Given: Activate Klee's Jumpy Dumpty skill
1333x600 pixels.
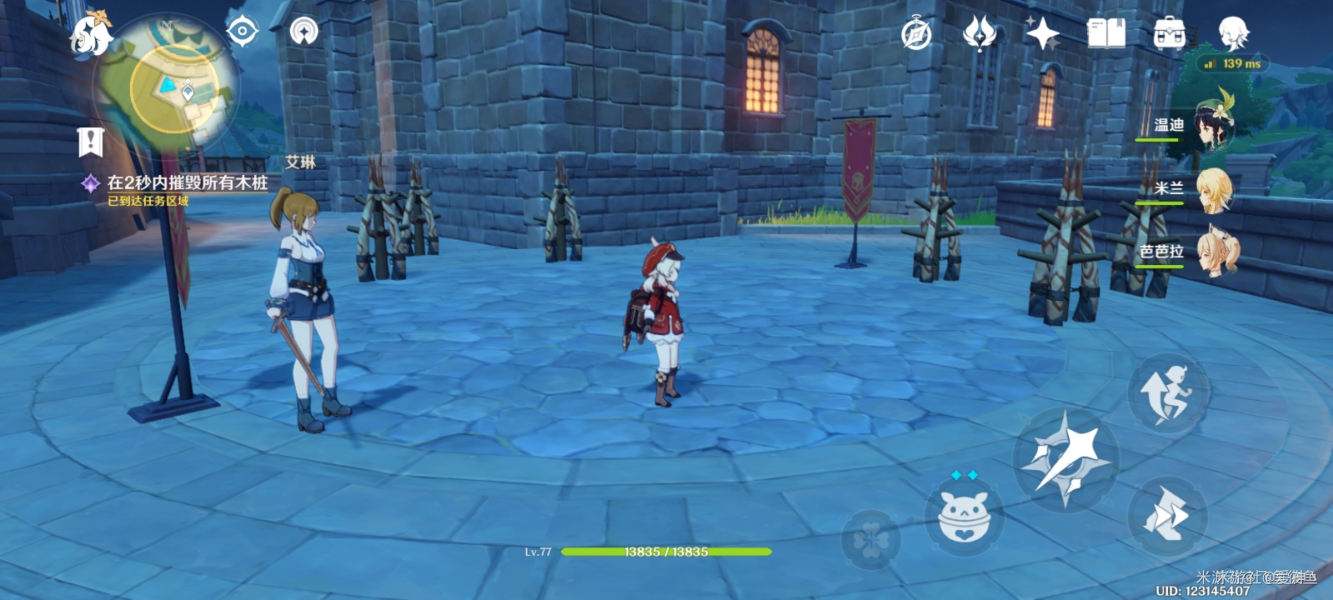Looking at the screenshot, I should (963, 514).
